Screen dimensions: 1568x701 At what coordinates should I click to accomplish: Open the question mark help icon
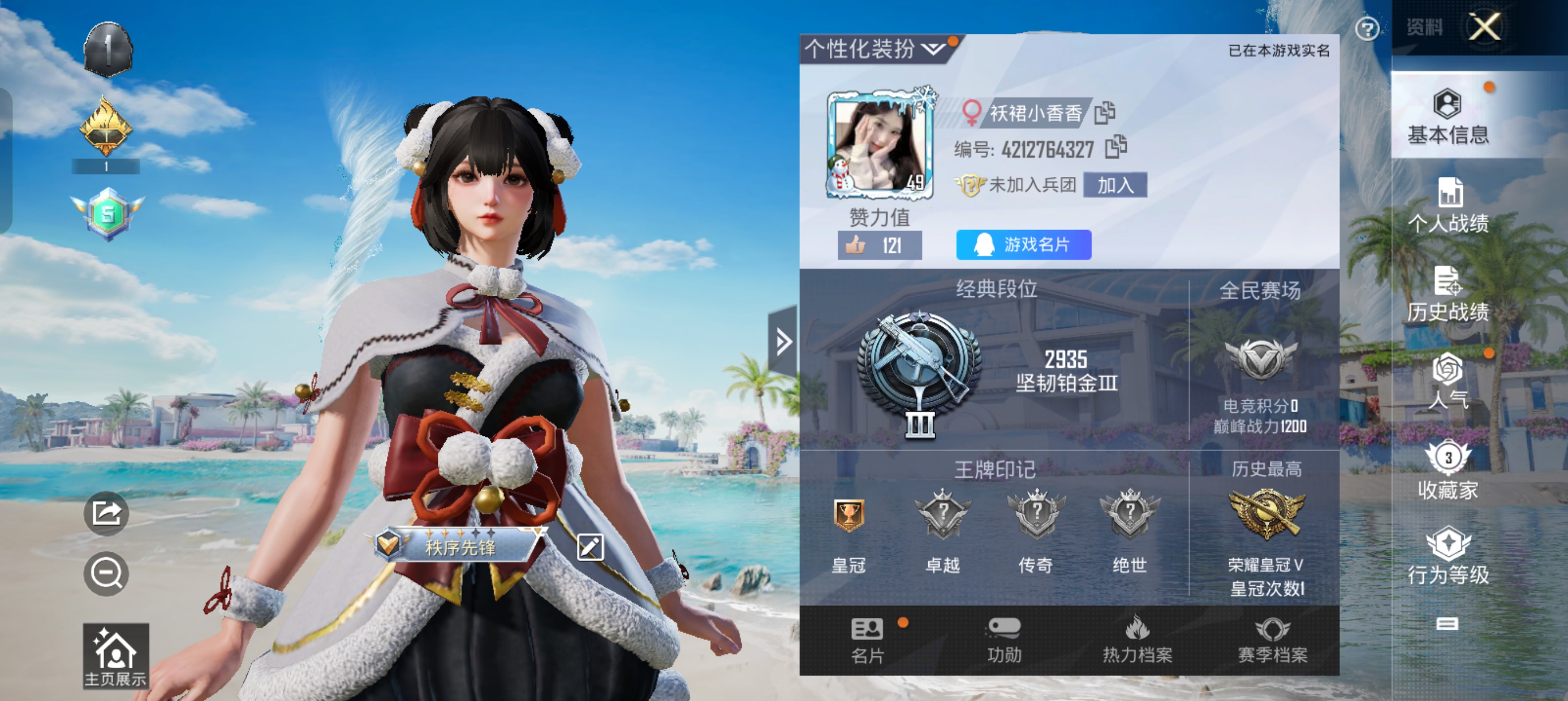tap(1367, 29)
